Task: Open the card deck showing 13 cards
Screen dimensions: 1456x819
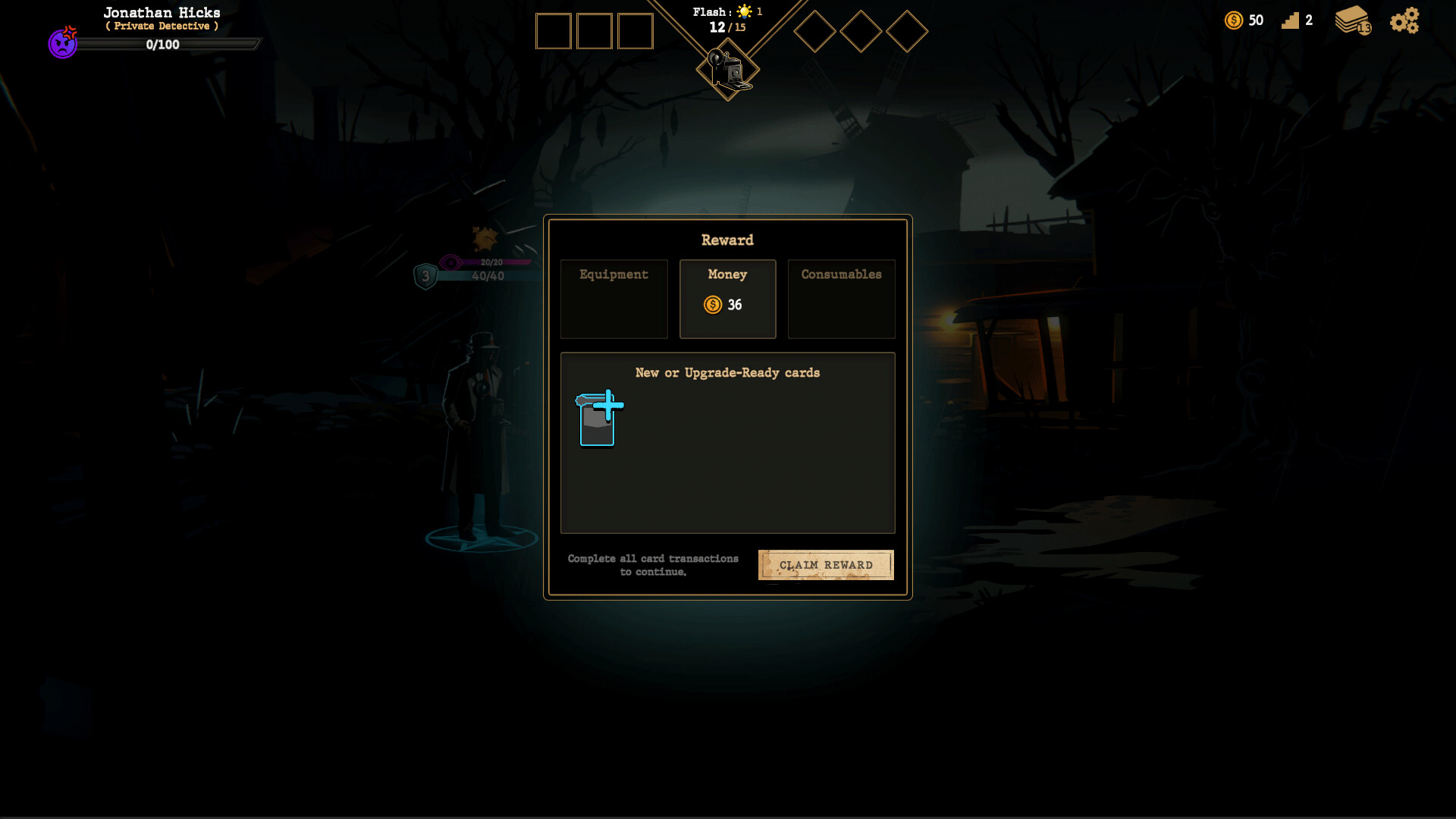Action: (1354, 20)
